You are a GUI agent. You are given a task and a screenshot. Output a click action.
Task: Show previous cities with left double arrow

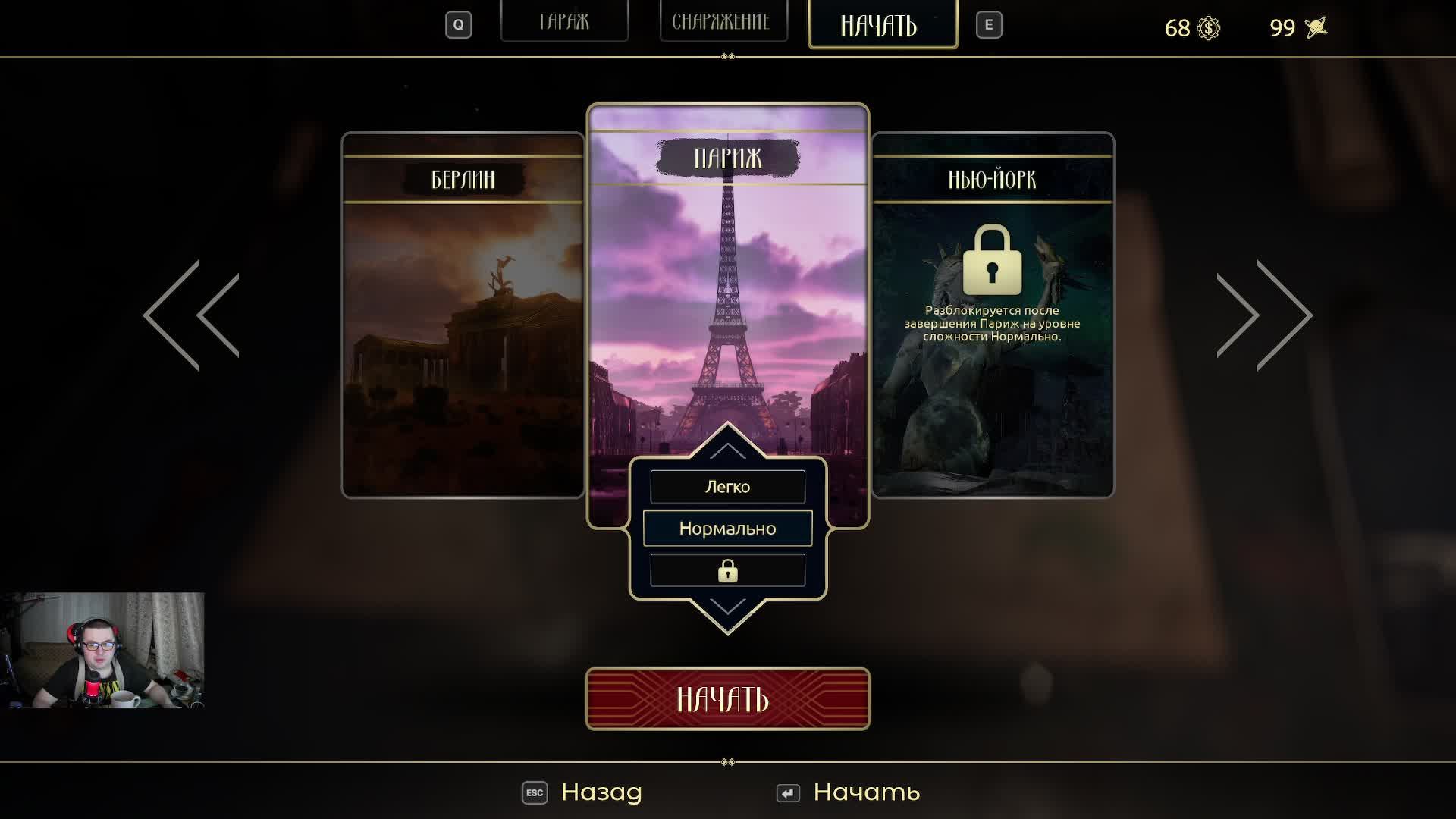pyautogui.click(x=191, y=315)
